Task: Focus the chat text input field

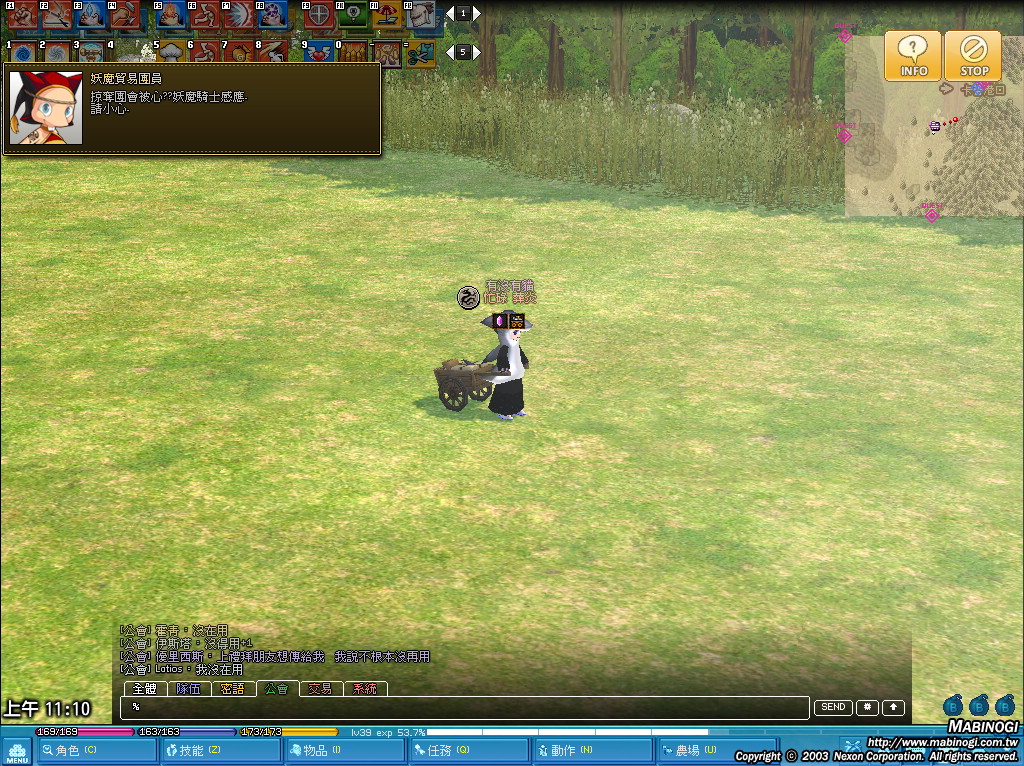Action: 465,707
